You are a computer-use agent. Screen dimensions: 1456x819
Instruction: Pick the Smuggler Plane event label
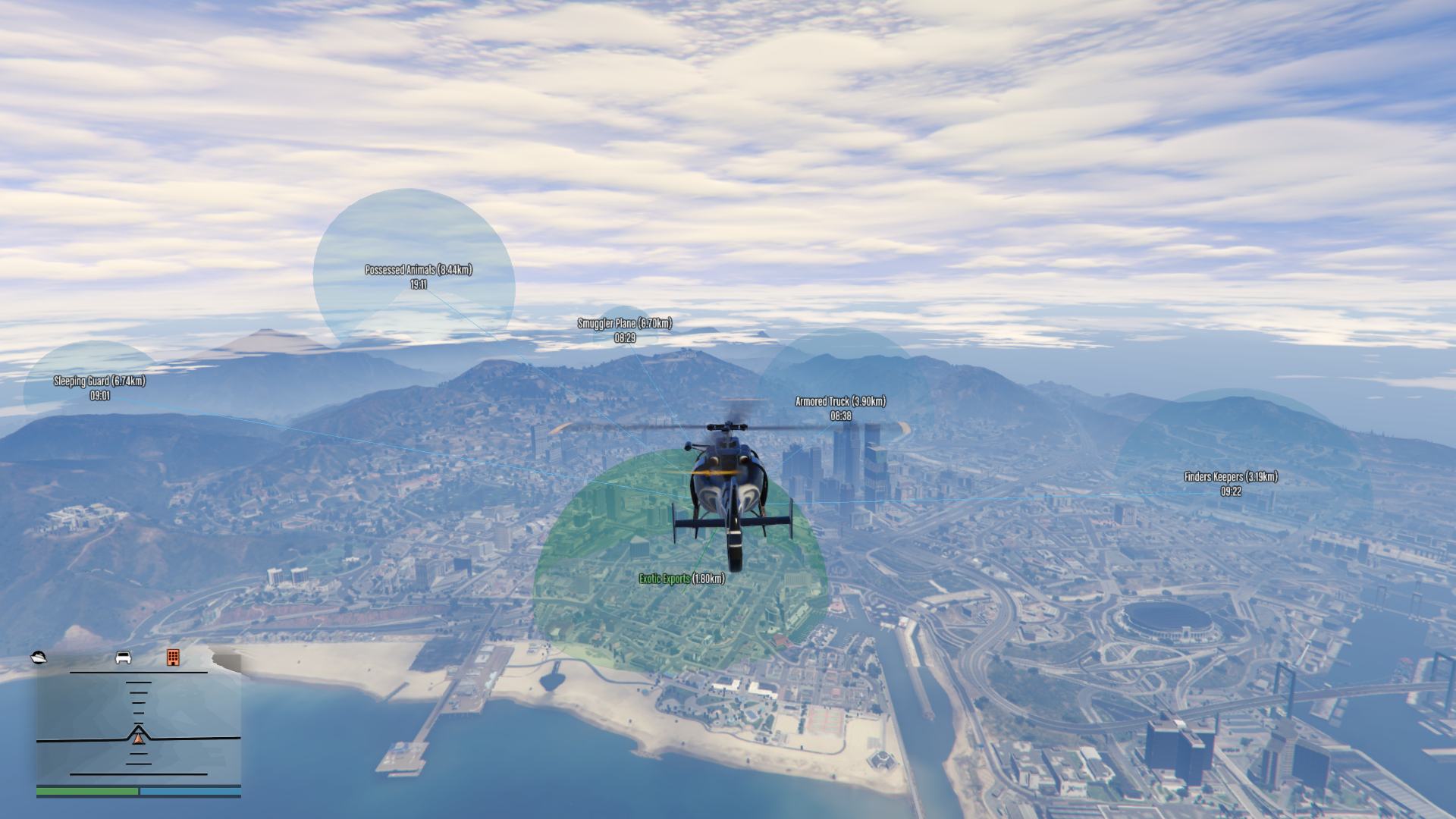(x=625, y=324)
